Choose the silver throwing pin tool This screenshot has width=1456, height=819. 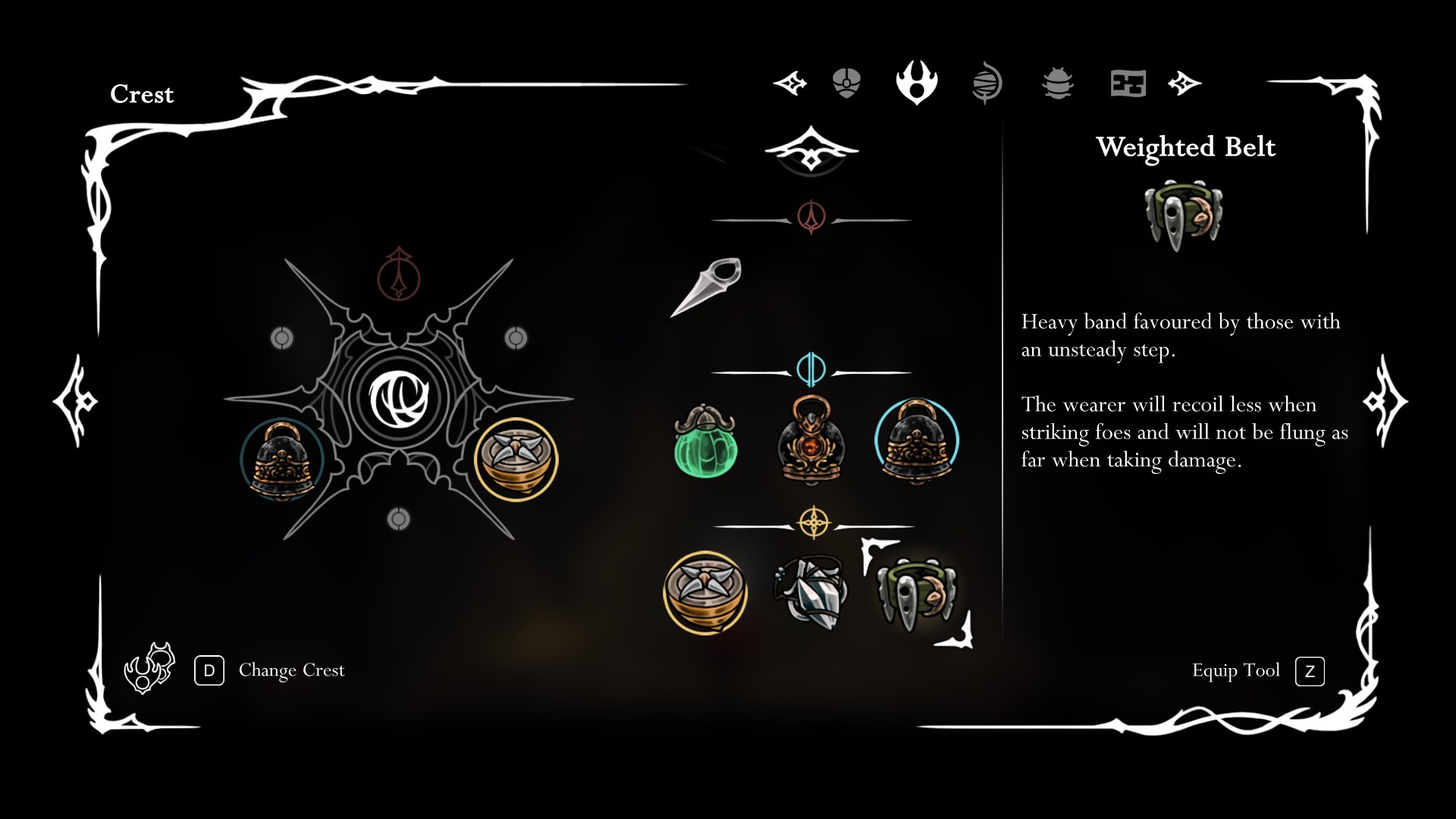tap(707, 286)
